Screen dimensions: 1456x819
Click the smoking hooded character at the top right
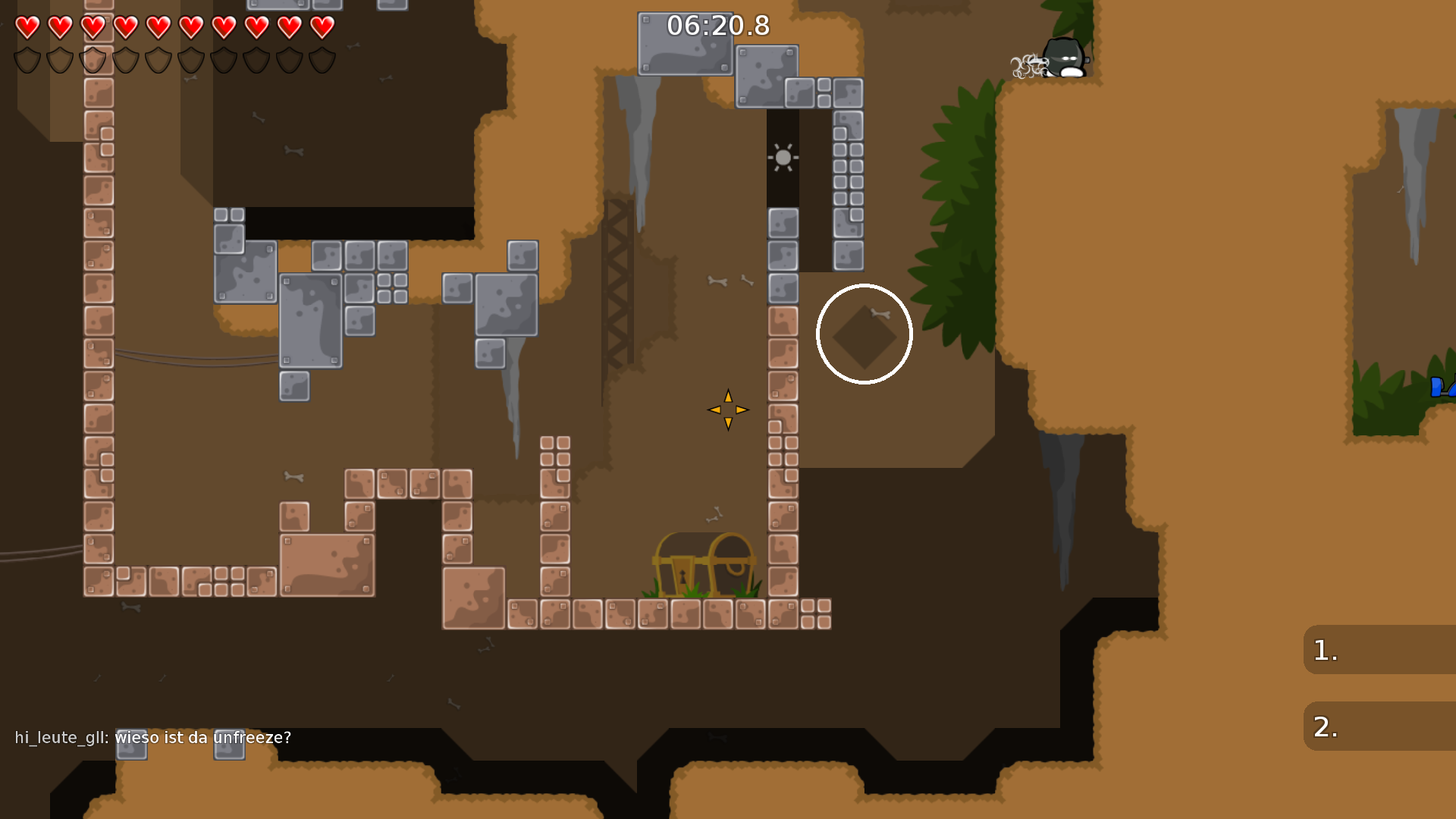click(x=1065, y=57)
